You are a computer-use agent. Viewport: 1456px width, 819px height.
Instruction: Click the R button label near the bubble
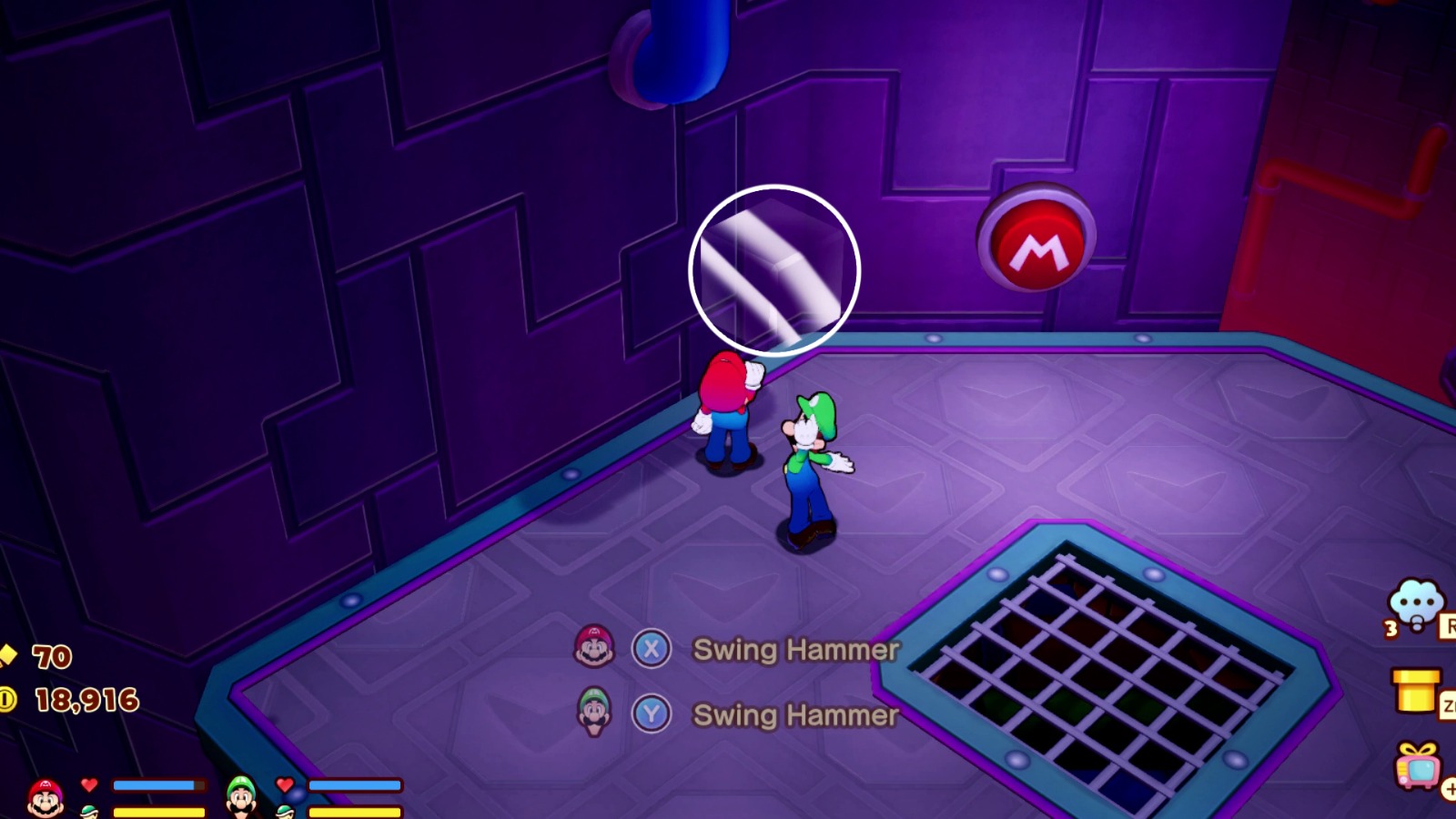tap(1450, 623)
